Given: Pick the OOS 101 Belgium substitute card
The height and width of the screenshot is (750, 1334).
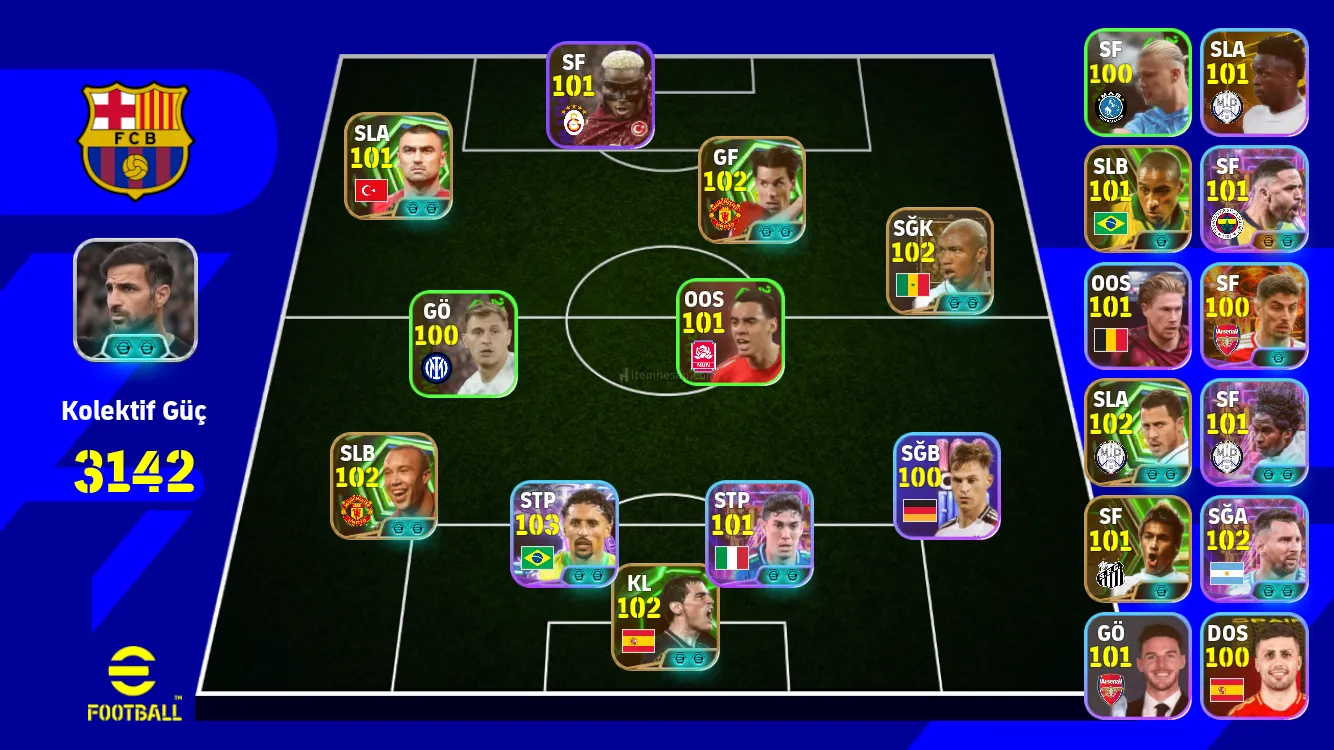Looking at the screenshot, I should coord(1137,316).
